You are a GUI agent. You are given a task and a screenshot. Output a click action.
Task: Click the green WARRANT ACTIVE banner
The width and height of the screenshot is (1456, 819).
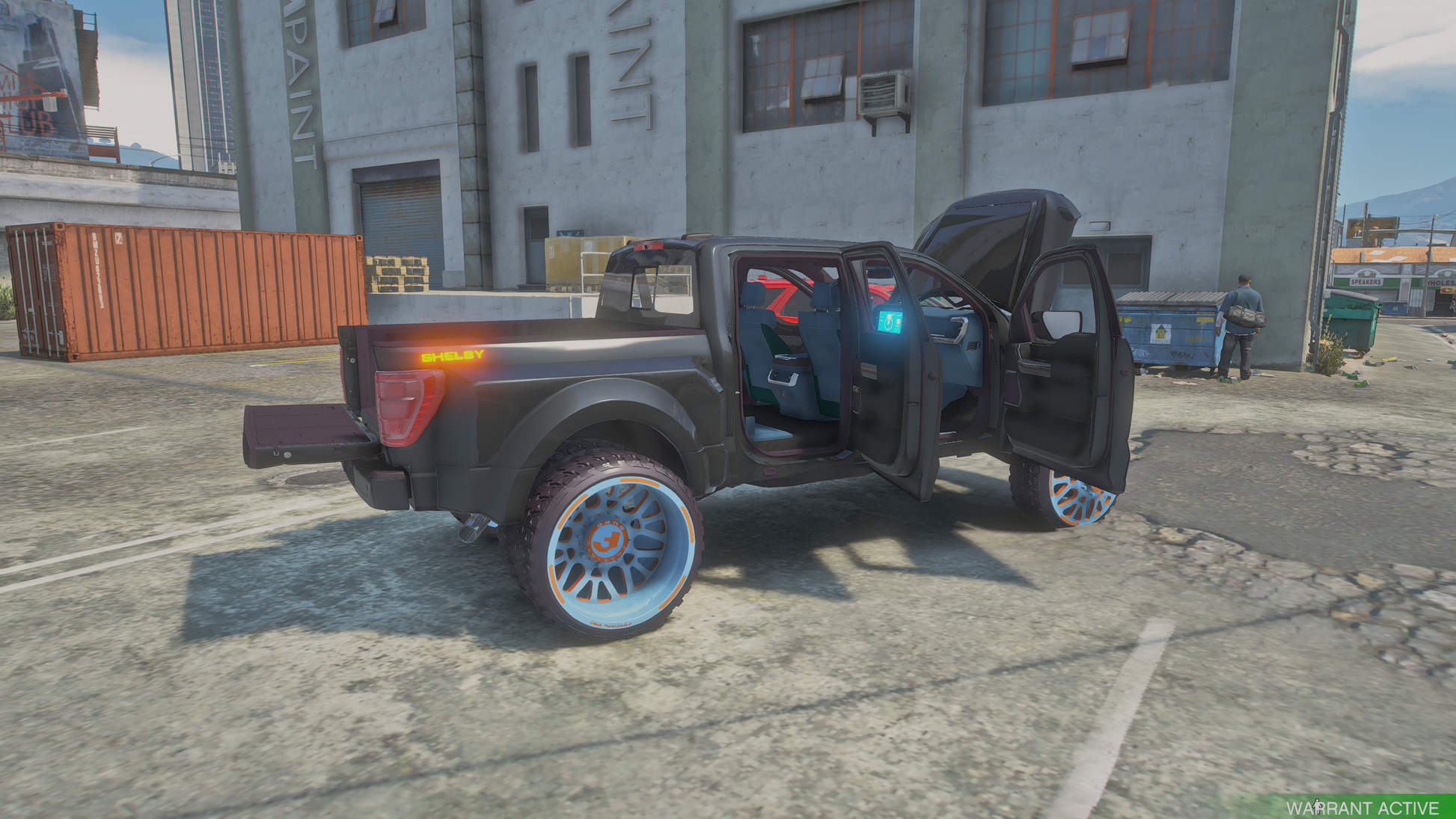pos(1362,808)
